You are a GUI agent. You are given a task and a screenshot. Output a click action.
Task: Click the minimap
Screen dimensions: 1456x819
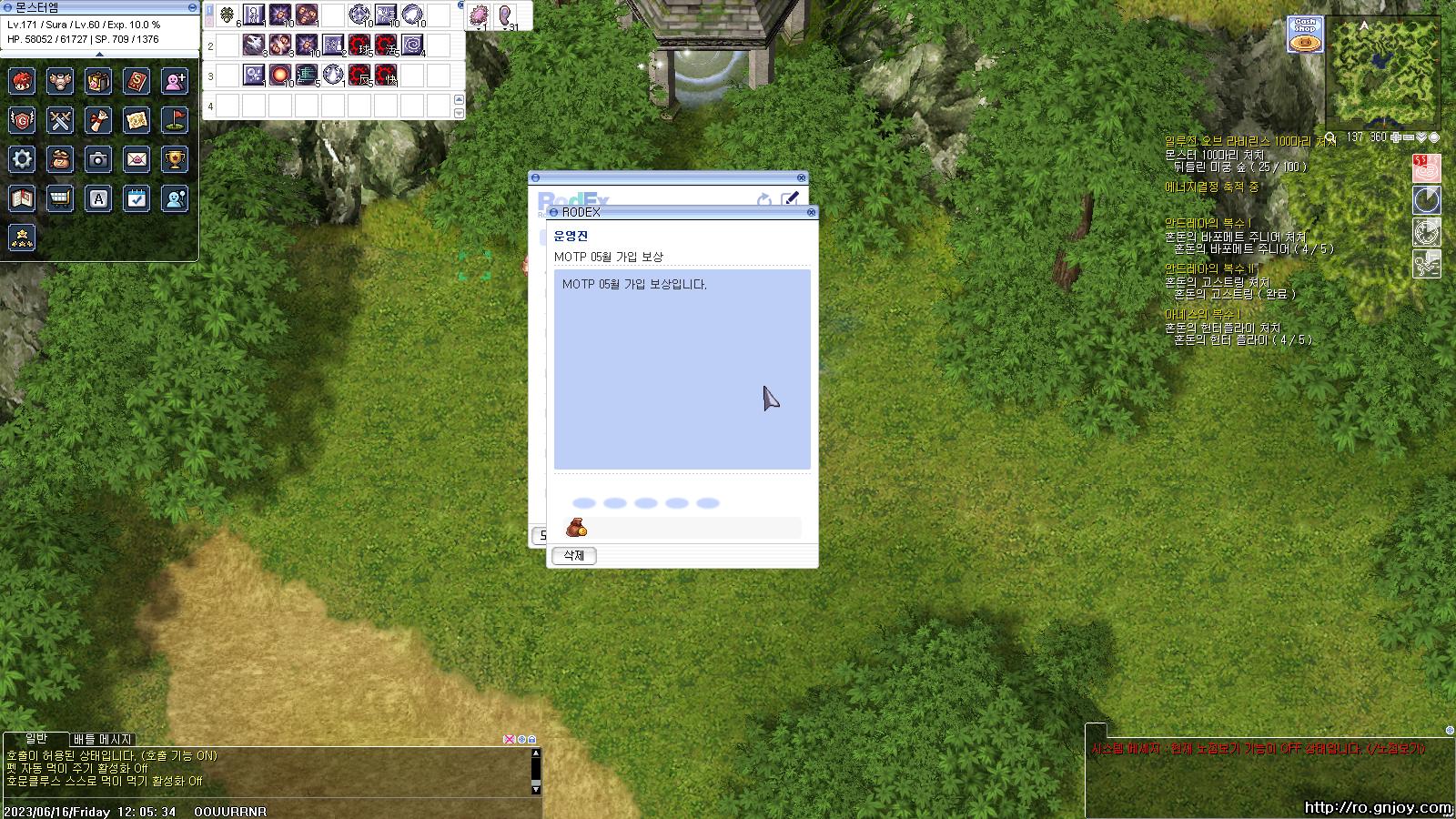pyautogui.click(x=1382, y=72)
